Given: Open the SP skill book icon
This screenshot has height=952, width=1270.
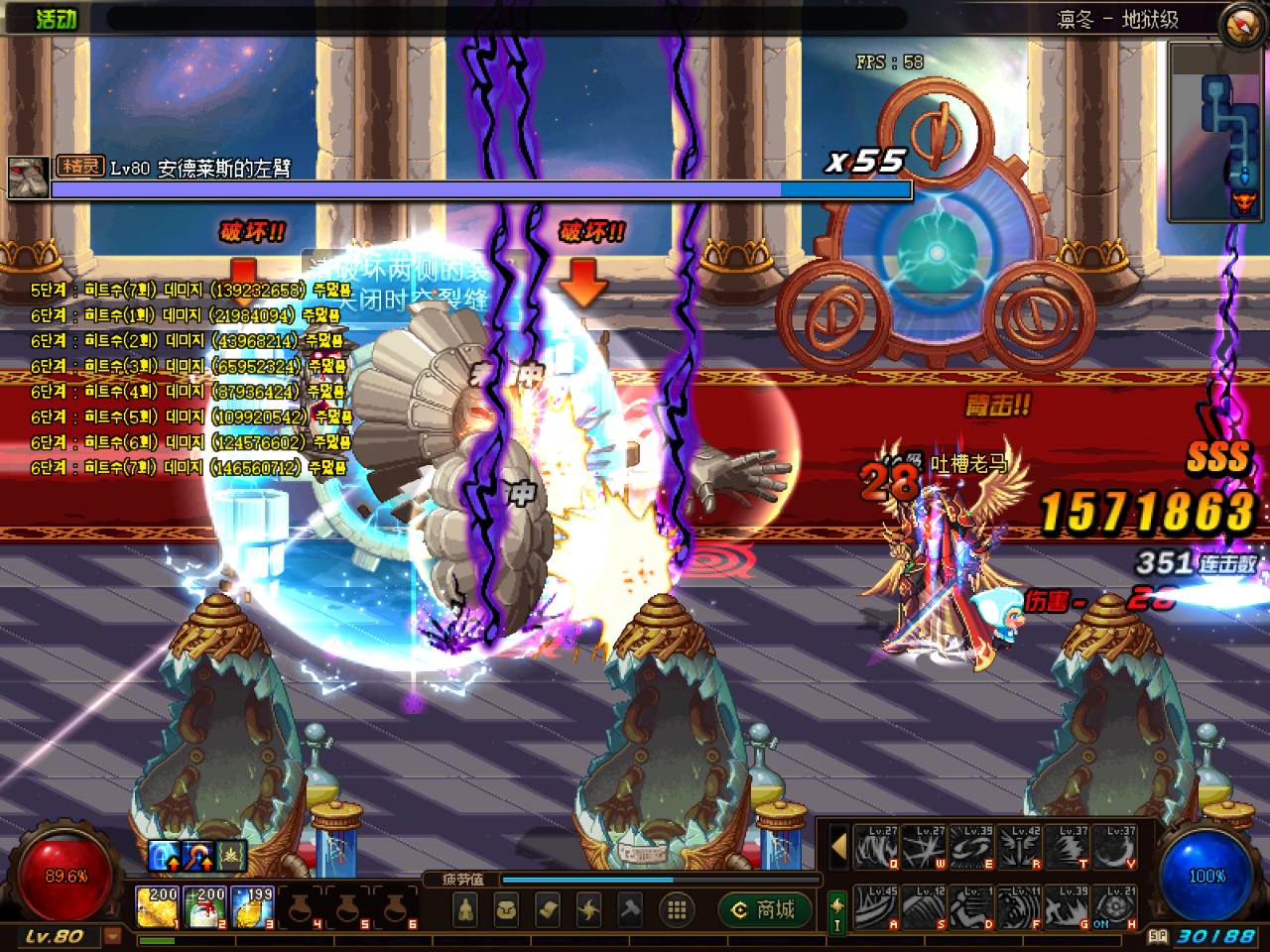Looking at the screenshot, I should pos(1157,935).
